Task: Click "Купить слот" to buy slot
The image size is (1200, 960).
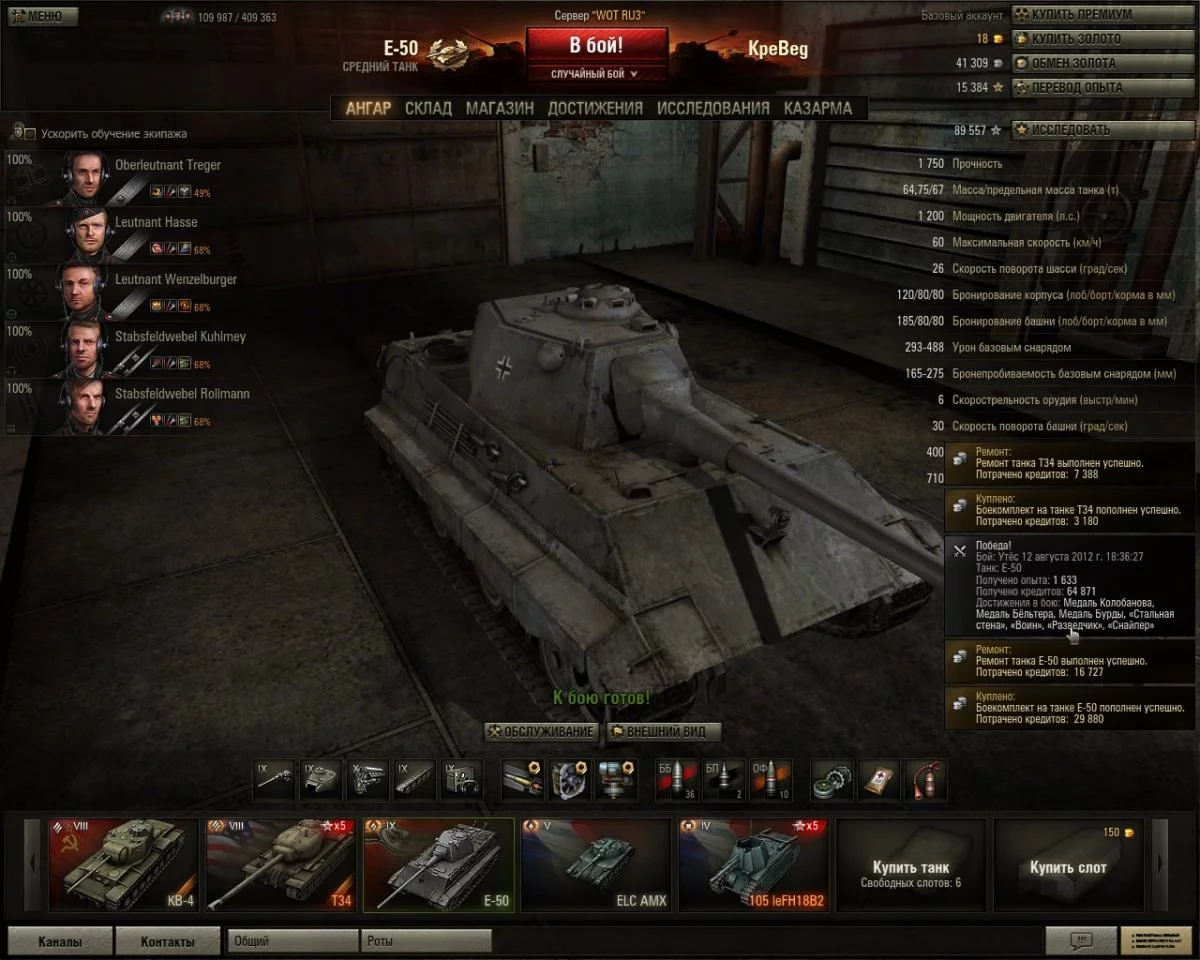Action: [1068, 867]
